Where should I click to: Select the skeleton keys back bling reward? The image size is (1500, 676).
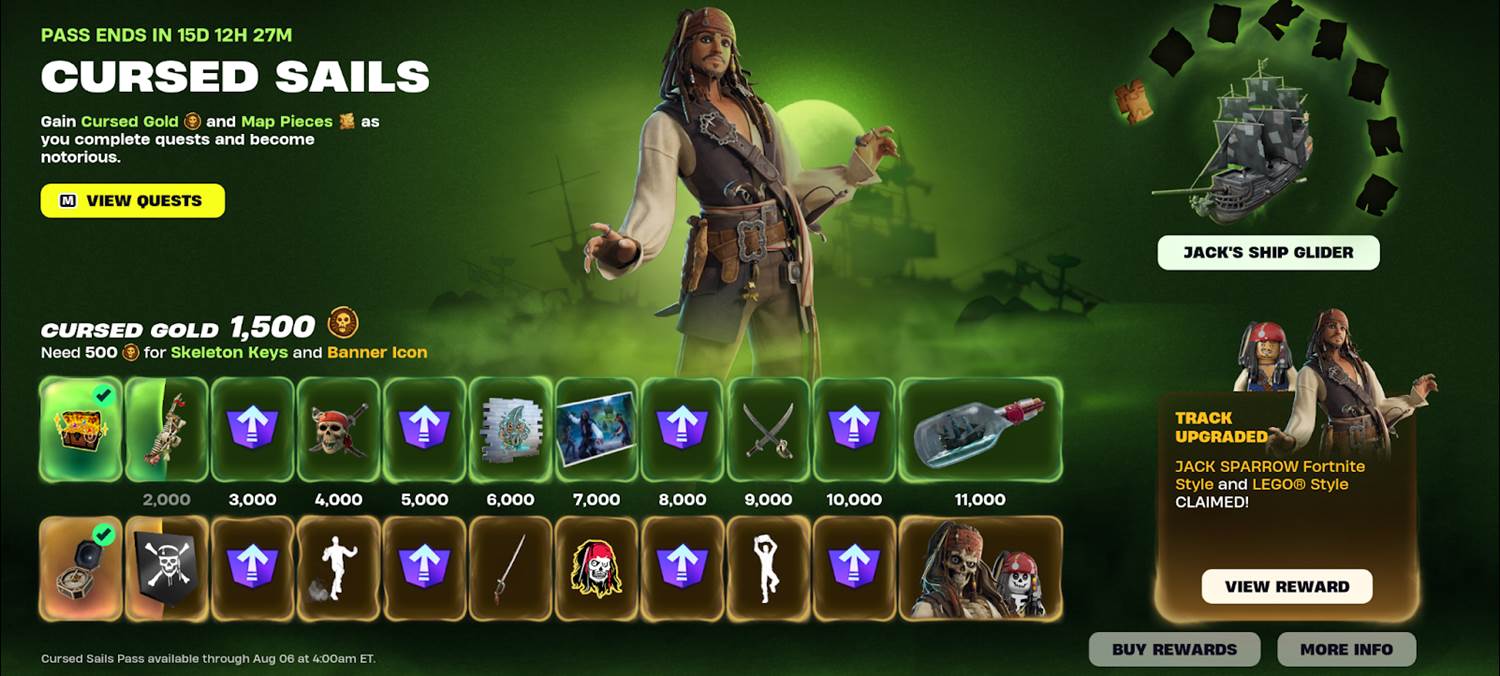click(167, 429)
